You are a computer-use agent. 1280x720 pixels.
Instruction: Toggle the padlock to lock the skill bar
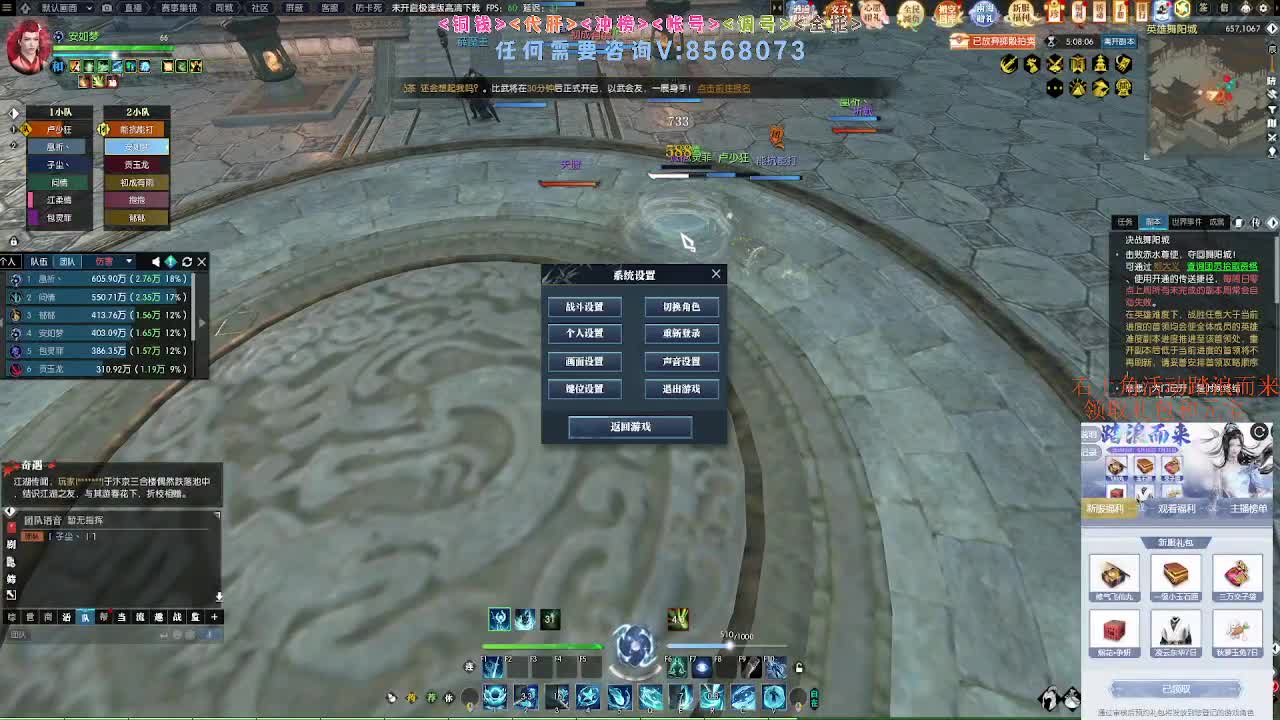(797, 666)
